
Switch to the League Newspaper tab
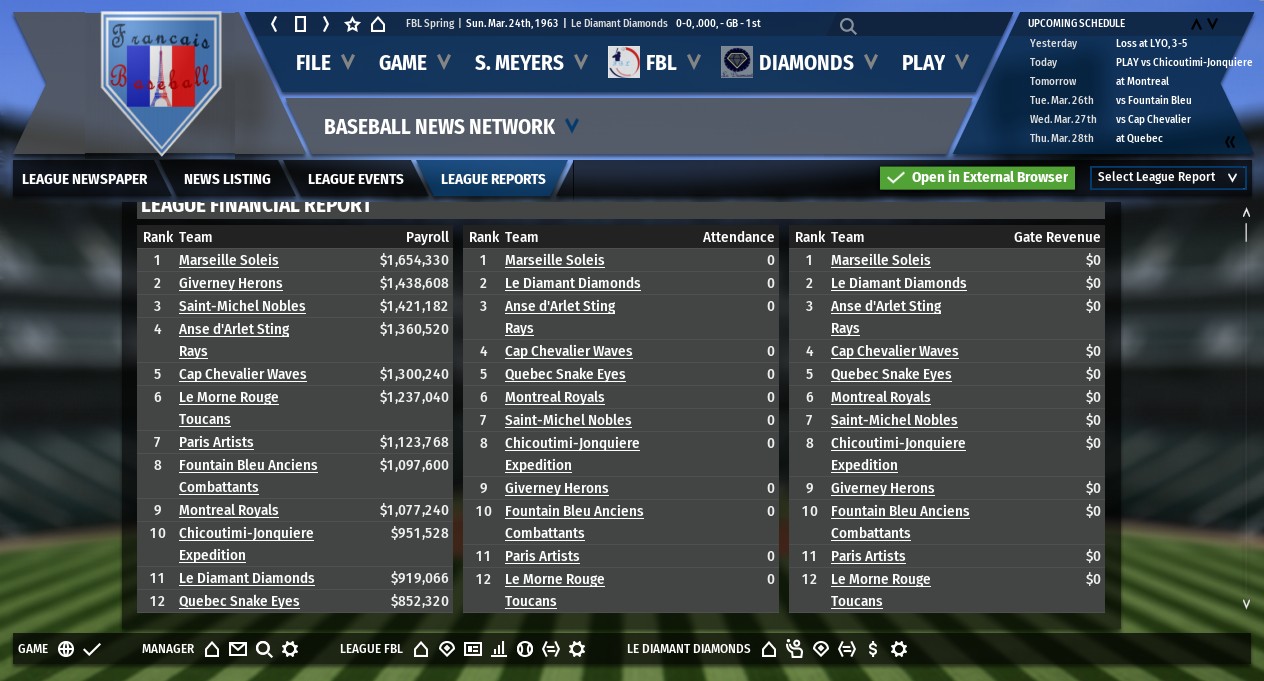[x=84, y=179]
